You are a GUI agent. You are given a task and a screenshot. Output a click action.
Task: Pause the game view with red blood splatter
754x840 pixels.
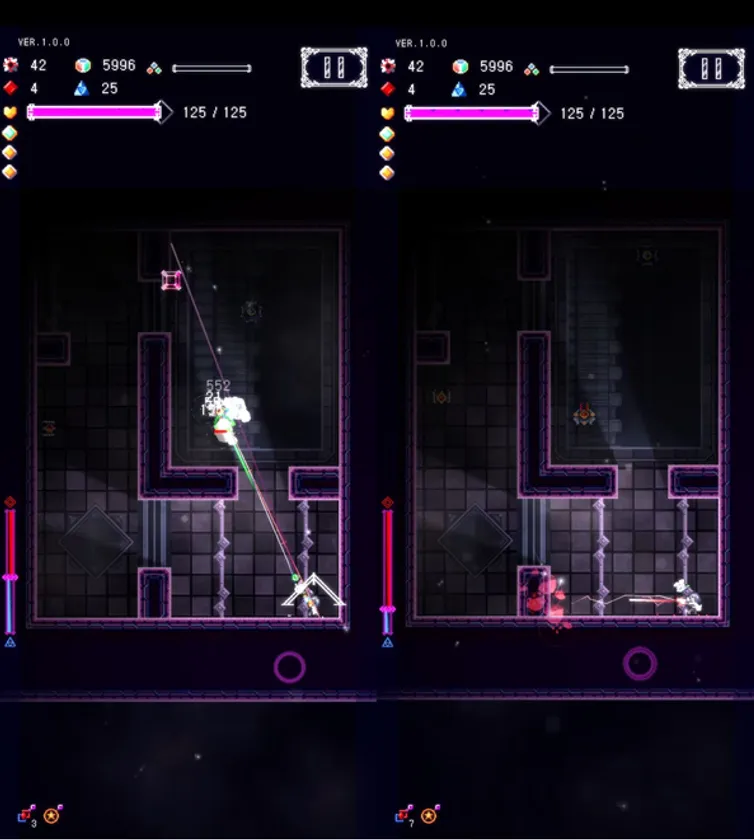710,68
